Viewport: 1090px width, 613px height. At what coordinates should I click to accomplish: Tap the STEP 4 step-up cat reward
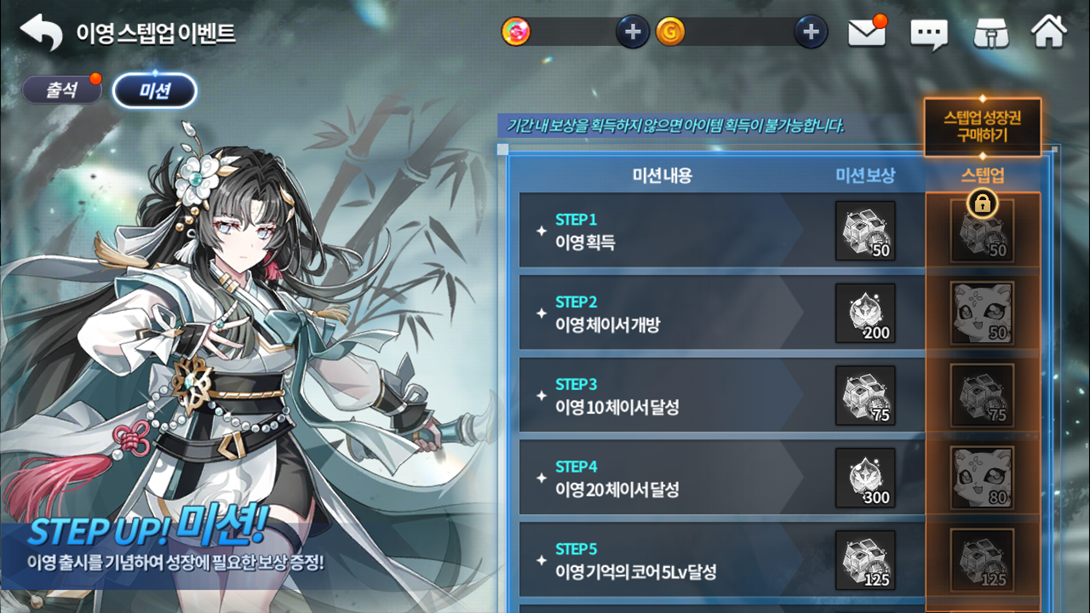tap(982, 478)
